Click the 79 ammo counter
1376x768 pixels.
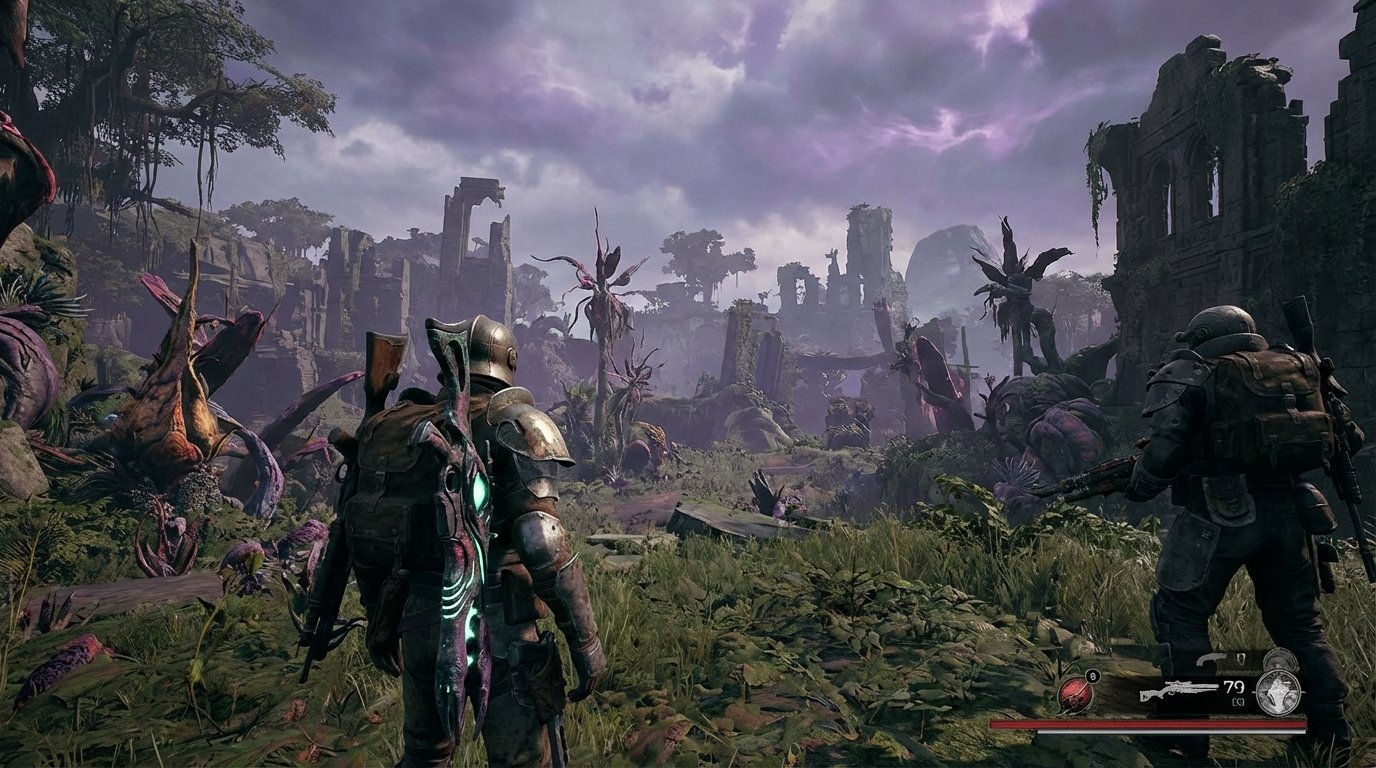(1232, 687)
